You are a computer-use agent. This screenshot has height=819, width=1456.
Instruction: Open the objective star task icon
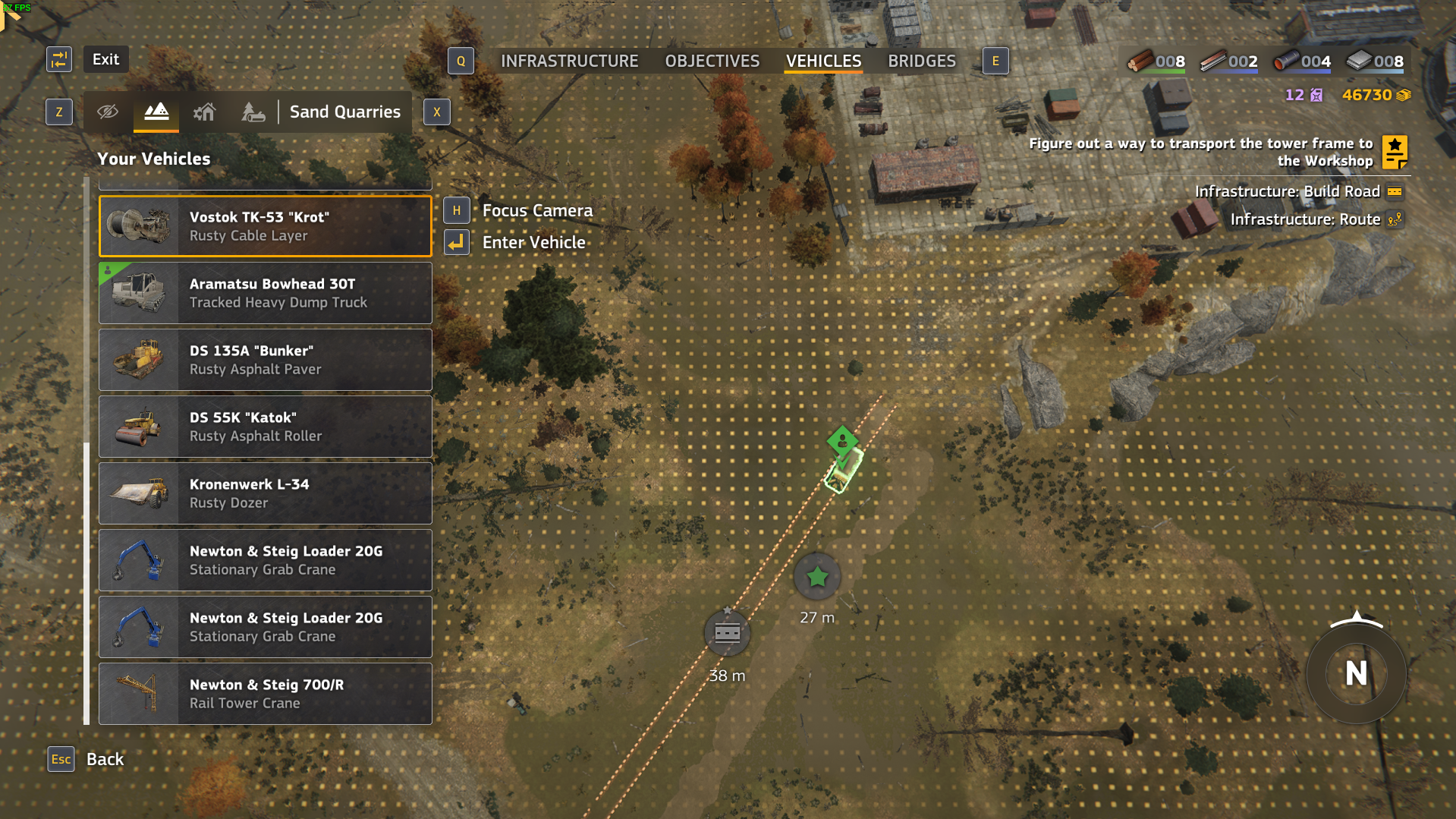(x=1396, y=152)
